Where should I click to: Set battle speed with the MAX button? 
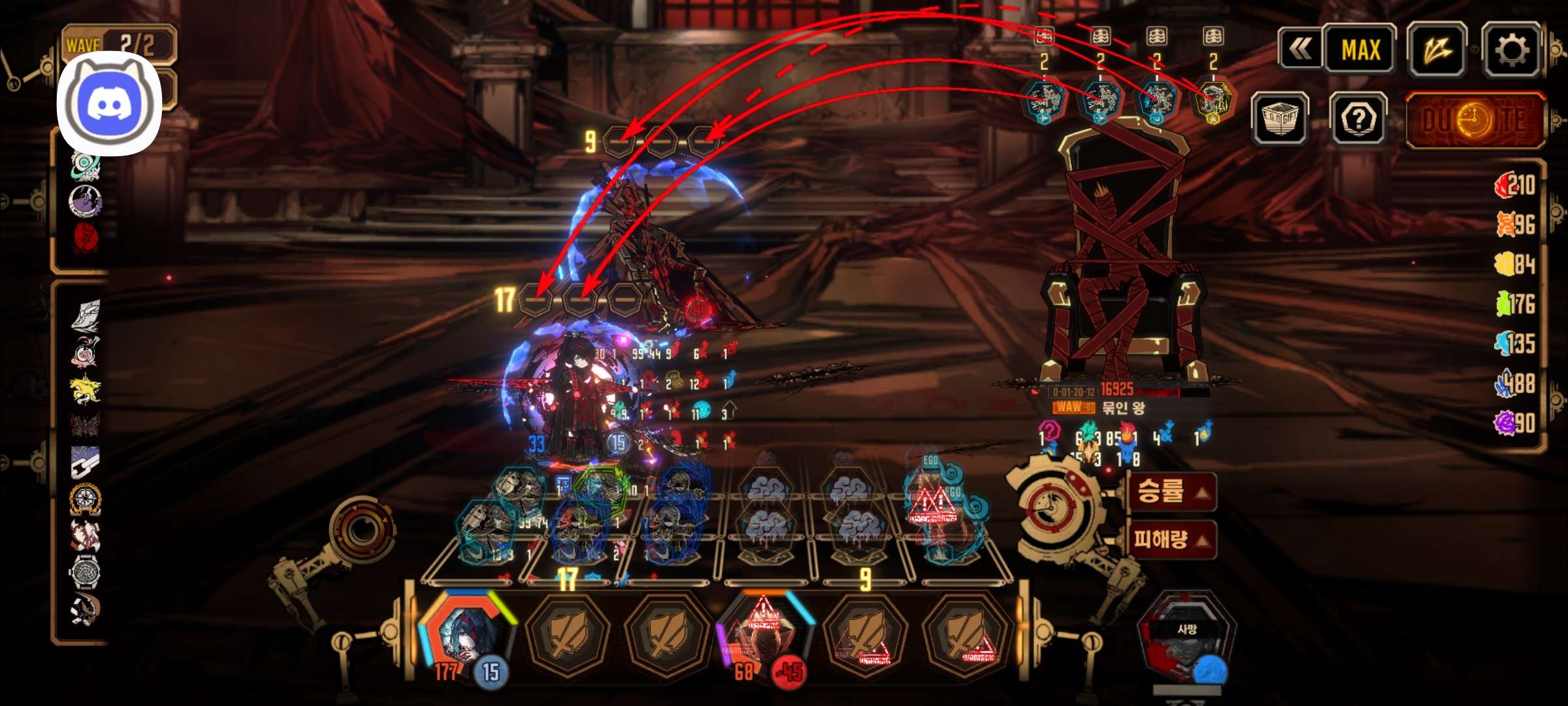coord(1361,49)
